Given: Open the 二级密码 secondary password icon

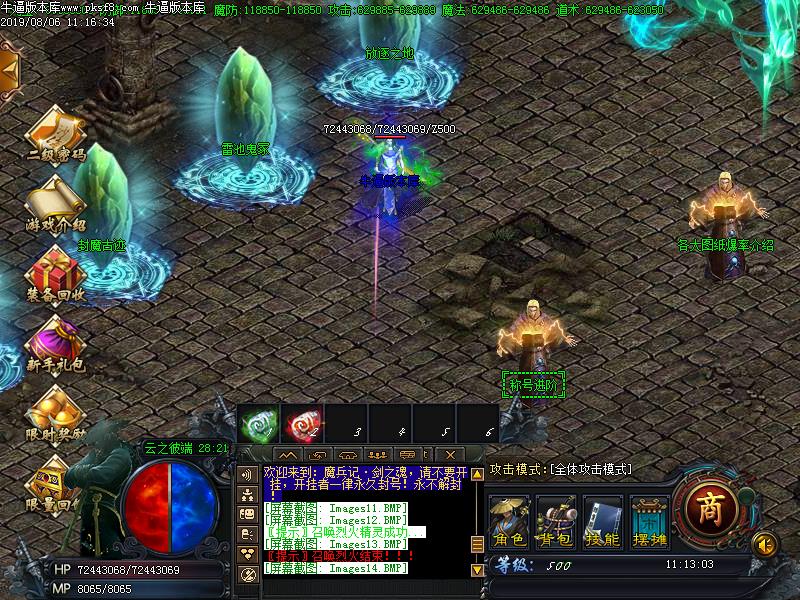Looking at the screenshot, I should tap(55, 133).
